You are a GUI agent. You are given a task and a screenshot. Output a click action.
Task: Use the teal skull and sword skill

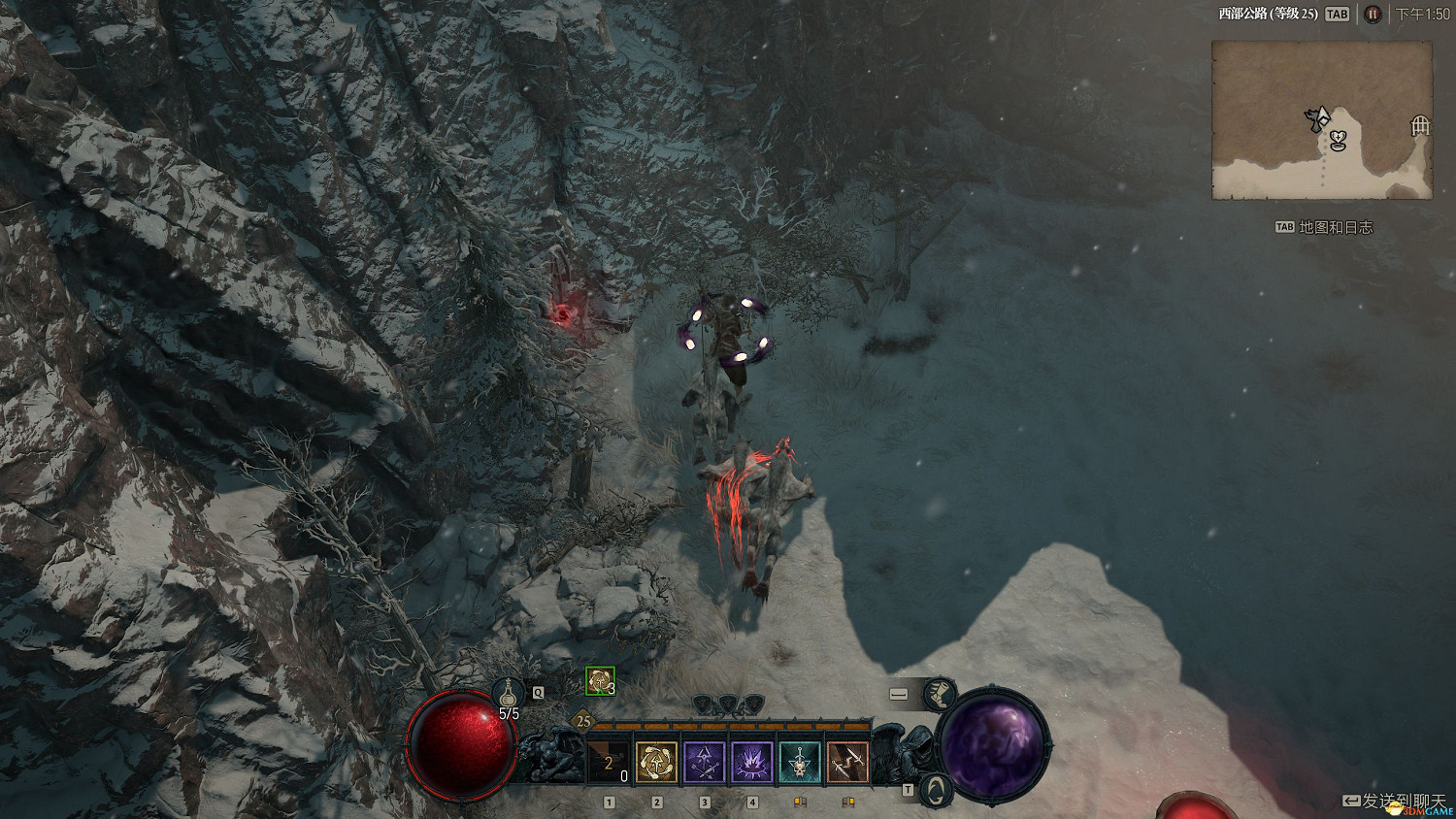click(799, 763)
